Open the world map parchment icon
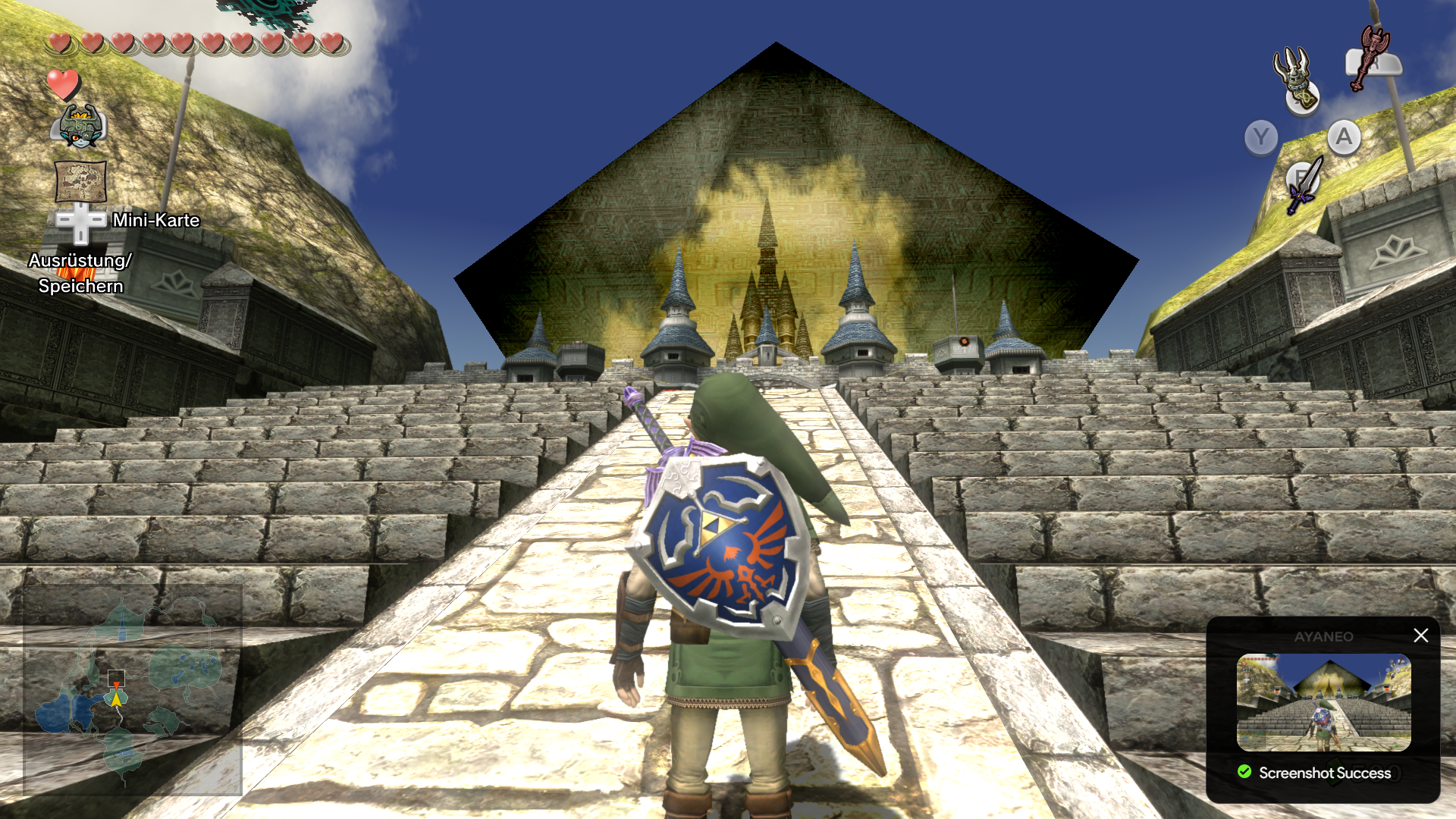The width and height of the screenshot is (1456, 819). point(80,180)
